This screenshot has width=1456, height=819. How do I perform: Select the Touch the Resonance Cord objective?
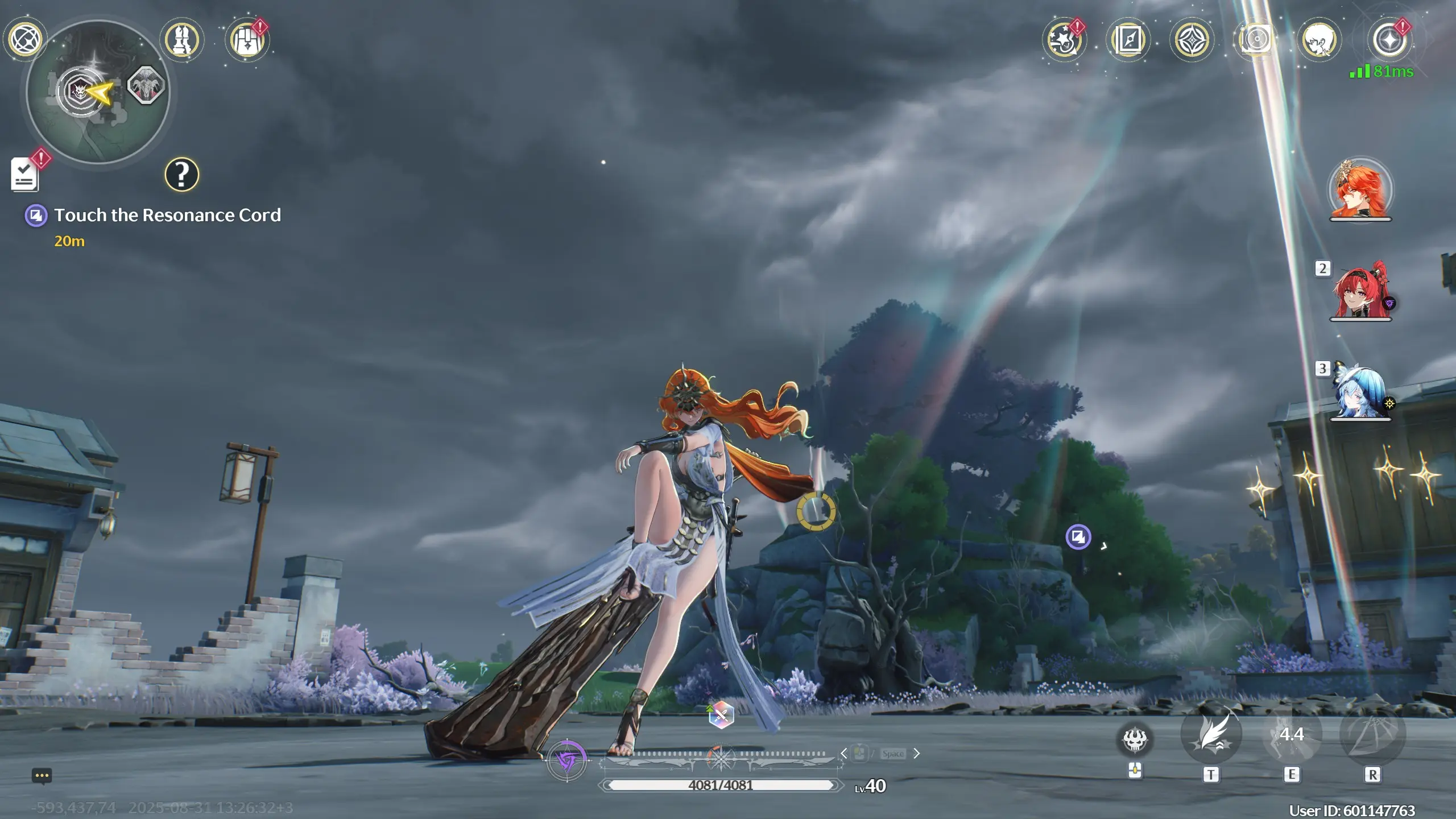tap(167, 215)
